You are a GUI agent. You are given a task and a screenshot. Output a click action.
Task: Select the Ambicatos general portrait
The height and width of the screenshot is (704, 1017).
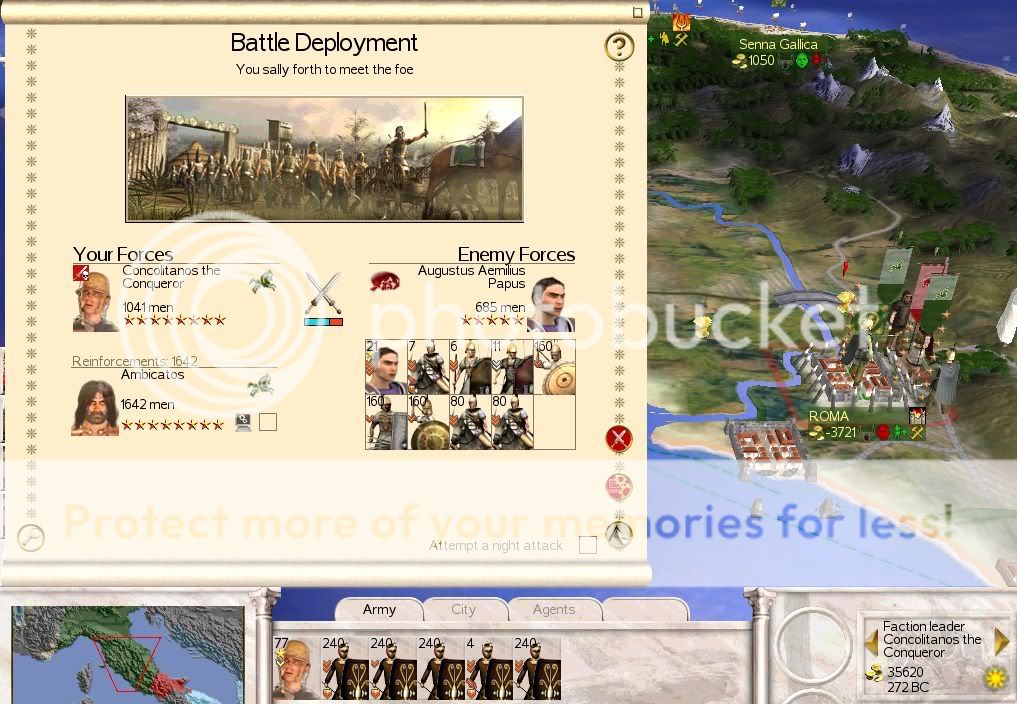(95, 408)
